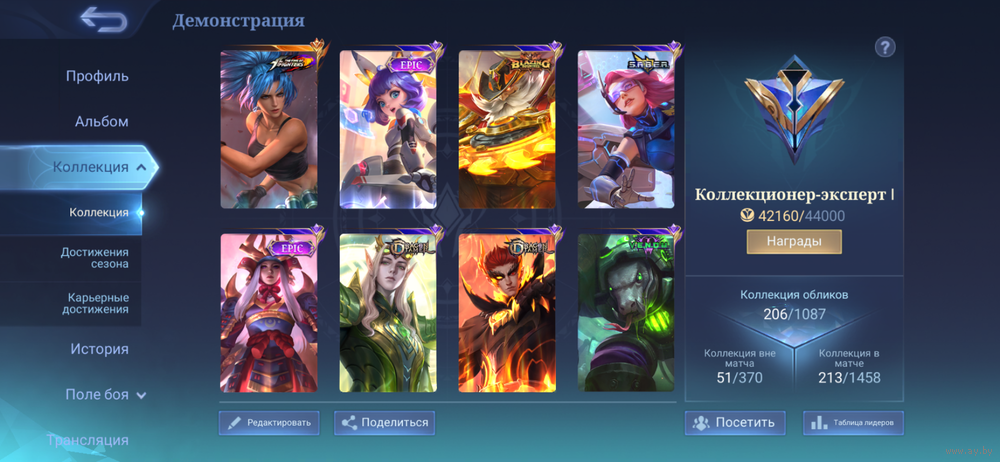Click the Посетить button
The height and width of the screenshot is (462, 1000).
734,423
